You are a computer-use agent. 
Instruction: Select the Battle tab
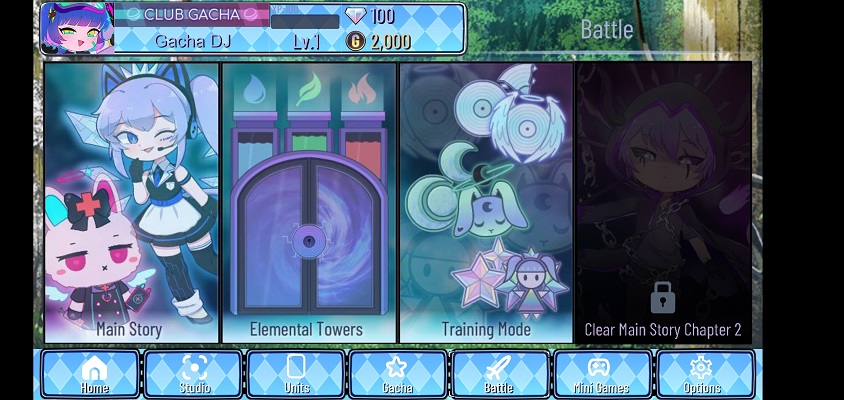click(498, 374)
